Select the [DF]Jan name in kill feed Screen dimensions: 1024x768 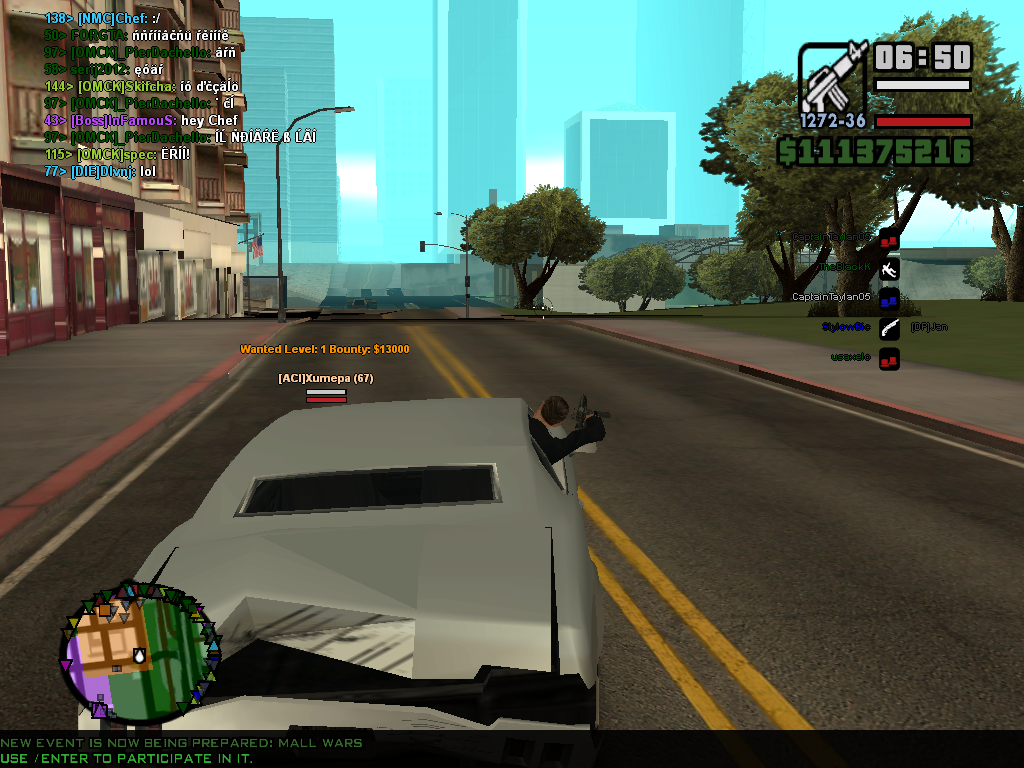pyautogui.click(x=929, y=327)
